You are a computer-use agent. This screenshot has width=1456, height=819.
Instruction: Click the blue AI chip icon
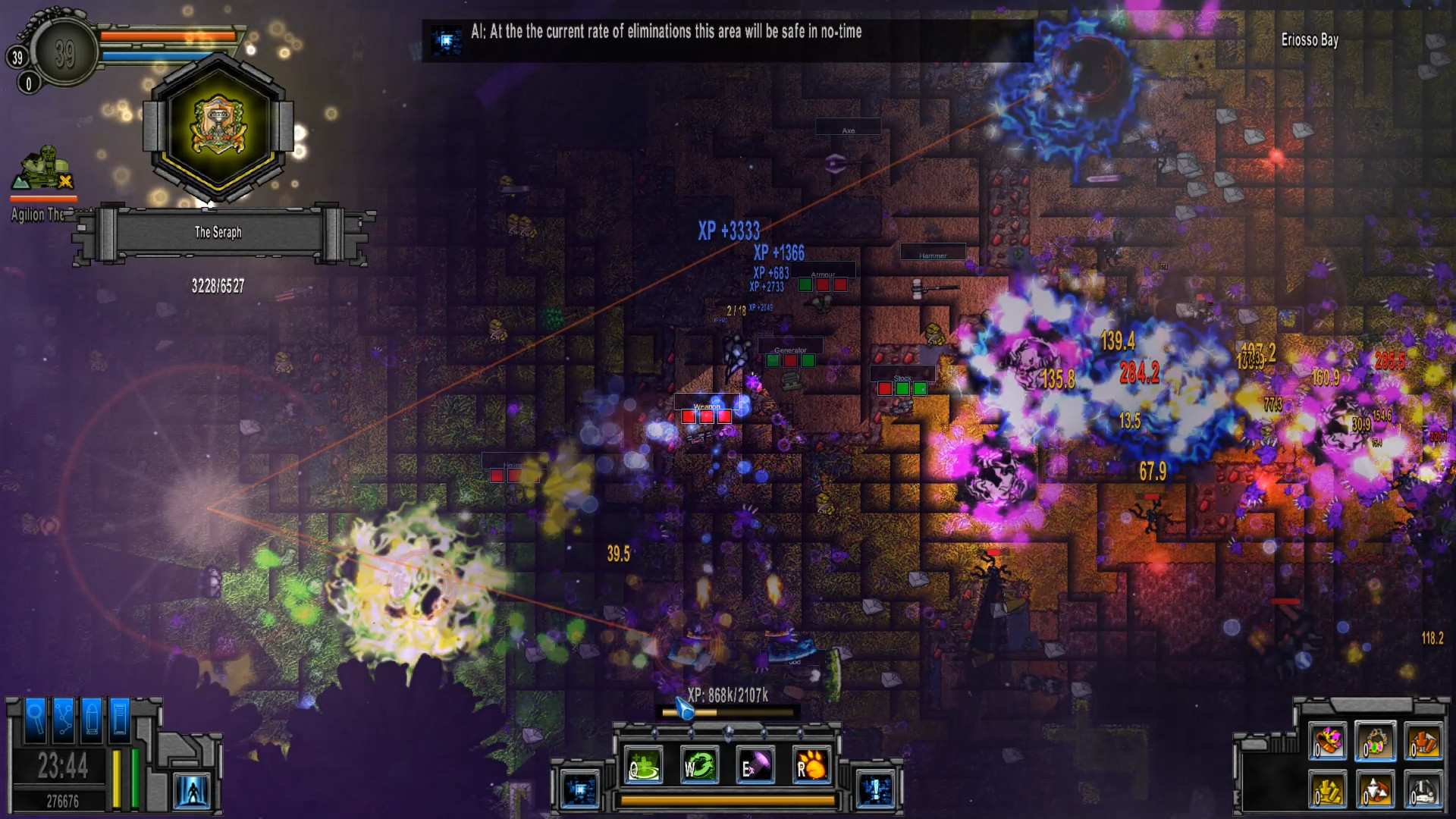coord(580,790)
